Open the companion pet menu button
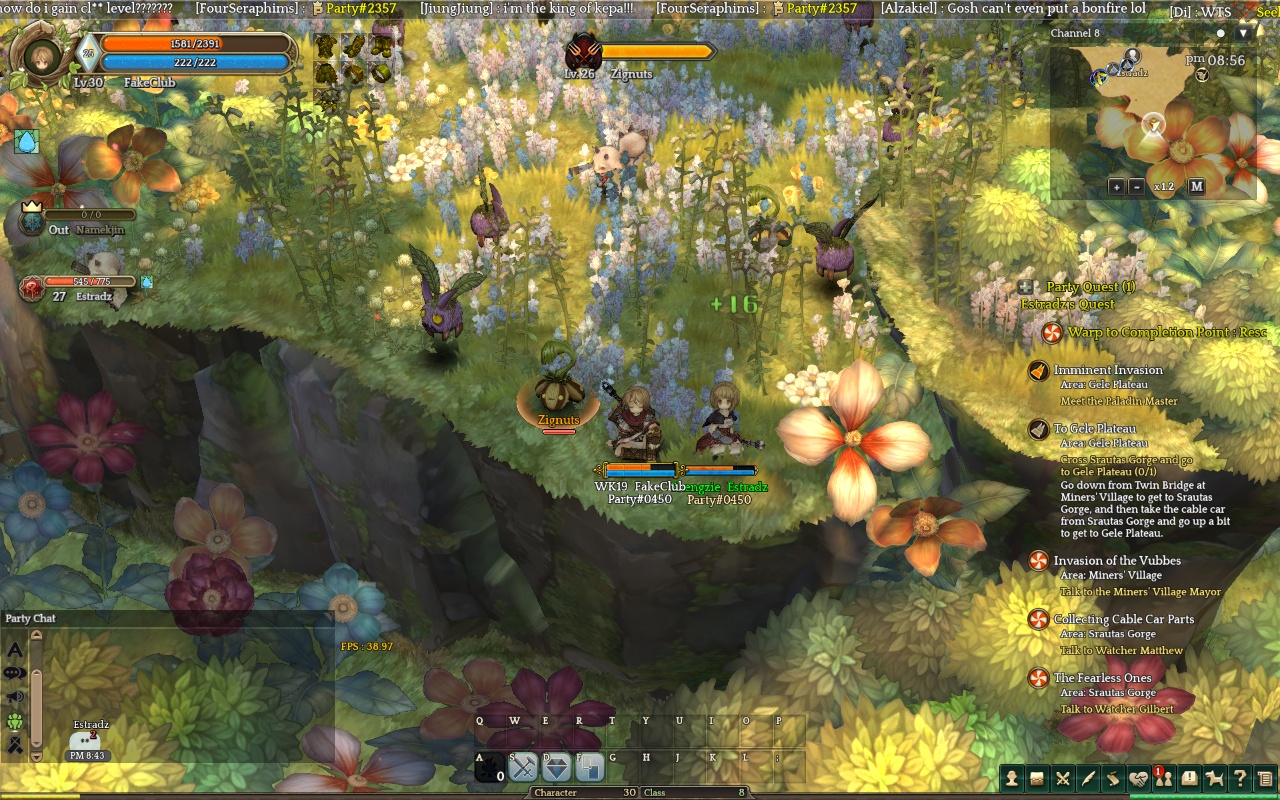Viewport: 1280px width, 800px height. [x=1214, y=778]
